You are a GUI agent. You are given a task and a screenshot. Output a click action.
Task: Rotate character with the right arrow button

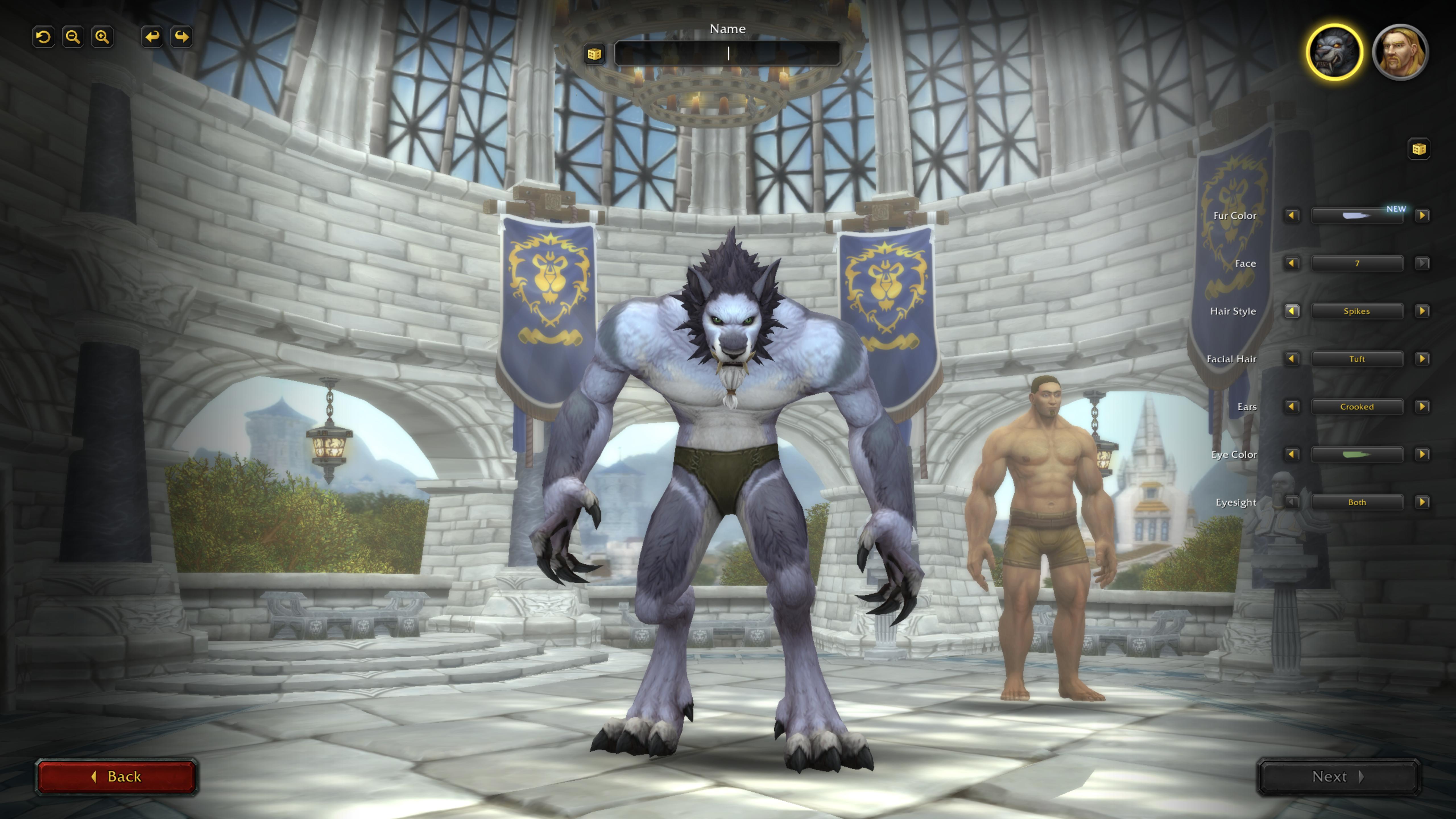(181, 37)
